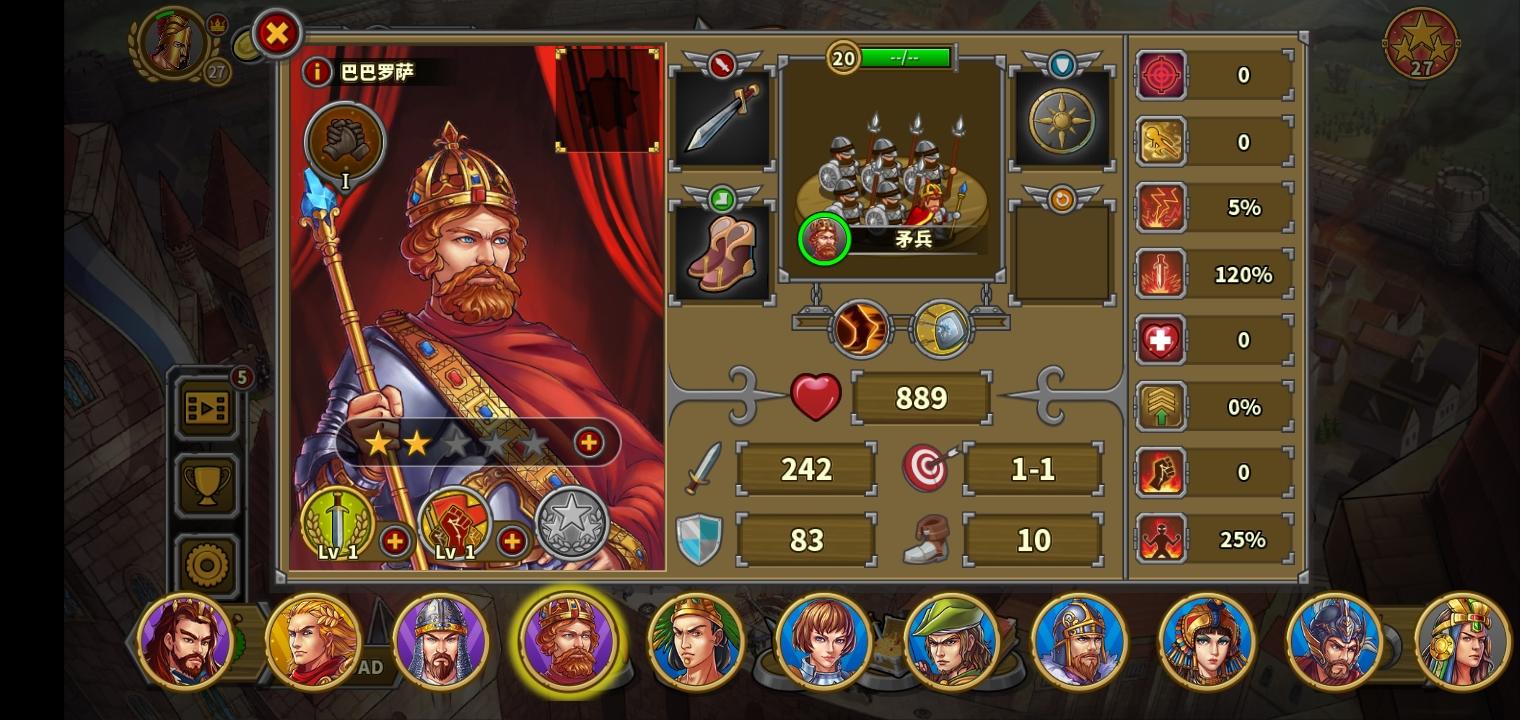Click the silver gem rune socket
Image resolution: width=1520 pixels, height=720 pixels.
[x=941, y=328]
